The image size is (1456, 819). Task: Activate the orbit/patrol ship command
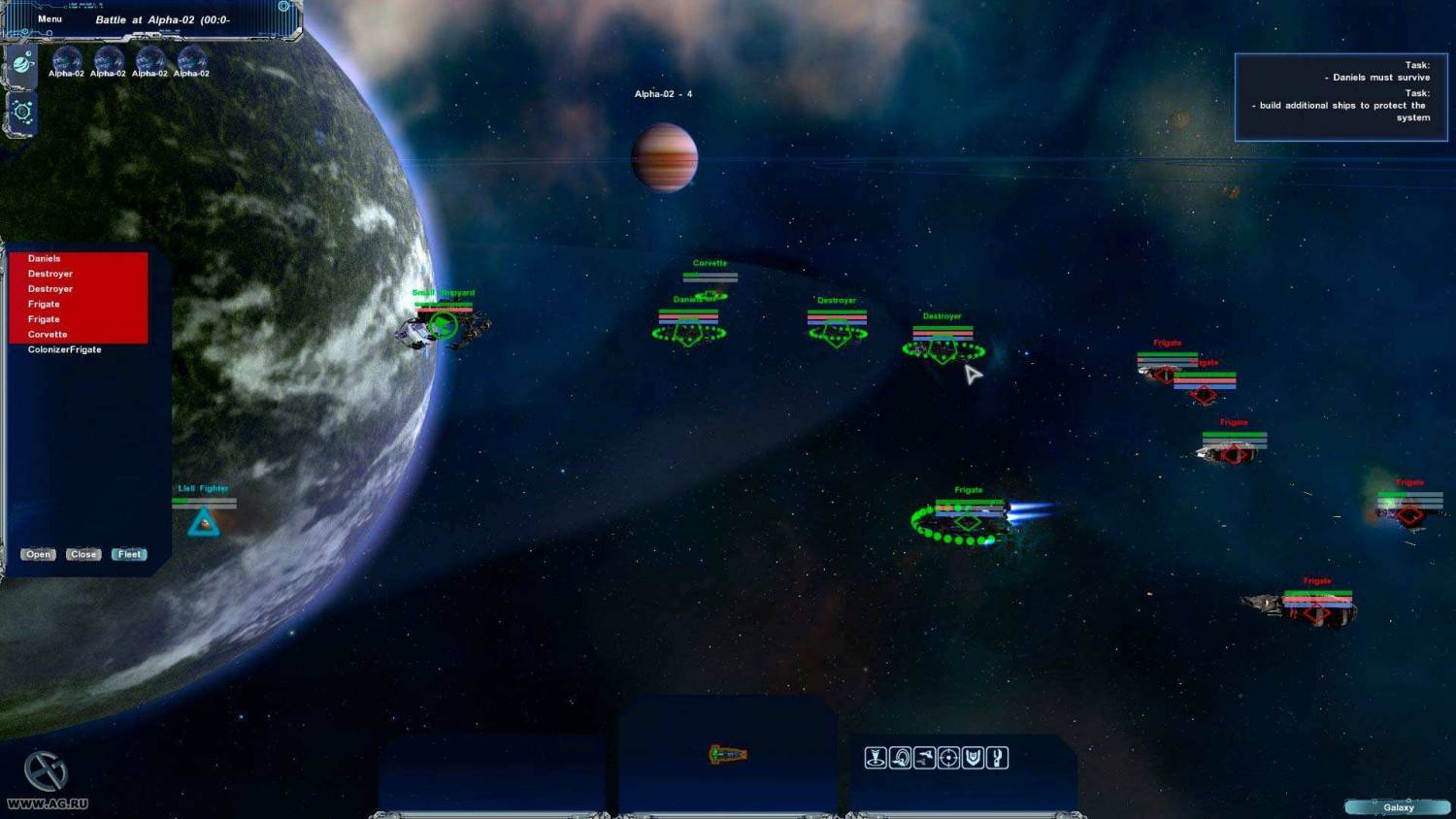click(x=900, y=758)
